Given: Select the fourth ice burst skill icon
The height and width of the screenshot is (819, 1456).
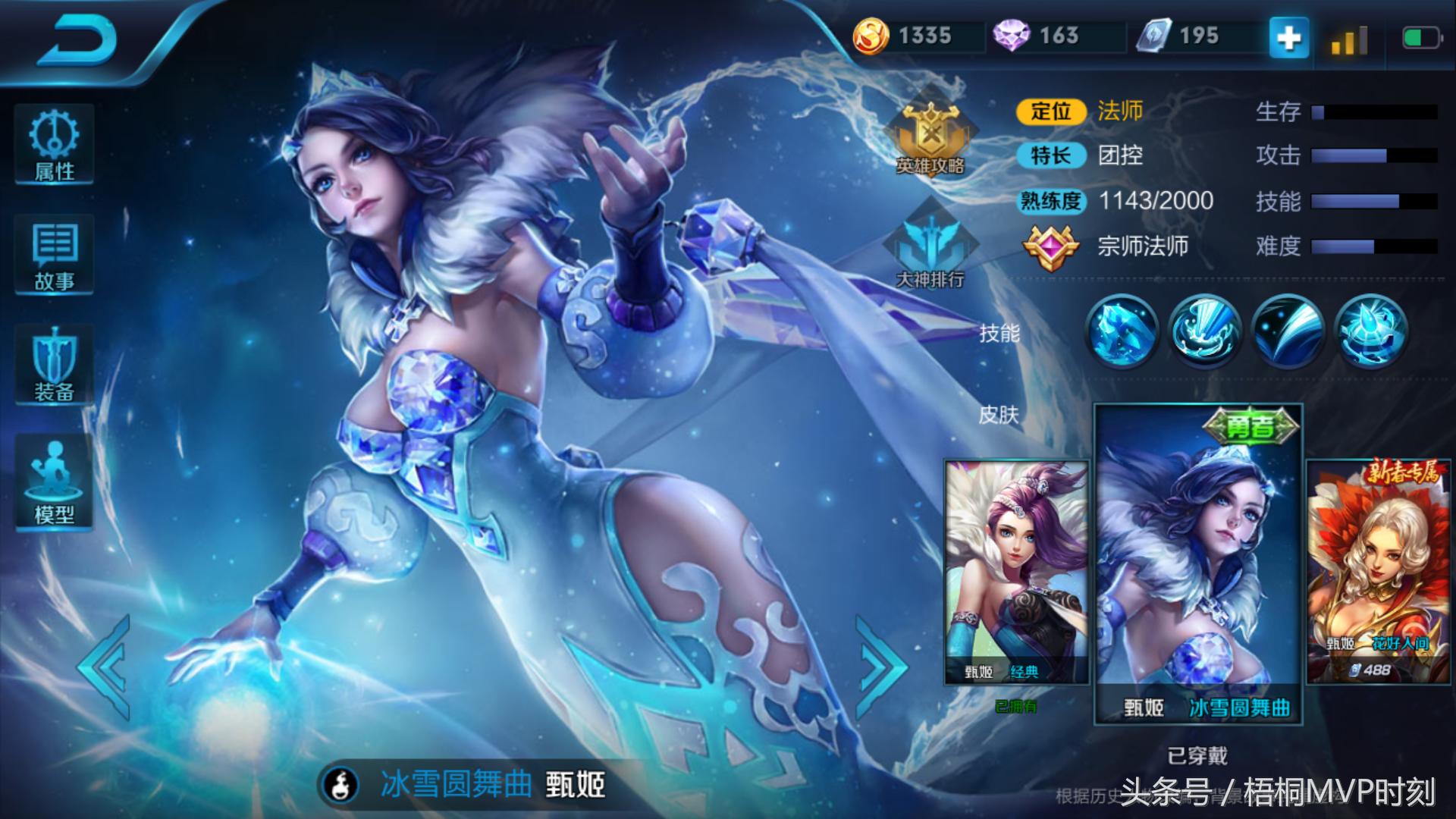Looking at the screenshot, I should tap(1370, 331).
